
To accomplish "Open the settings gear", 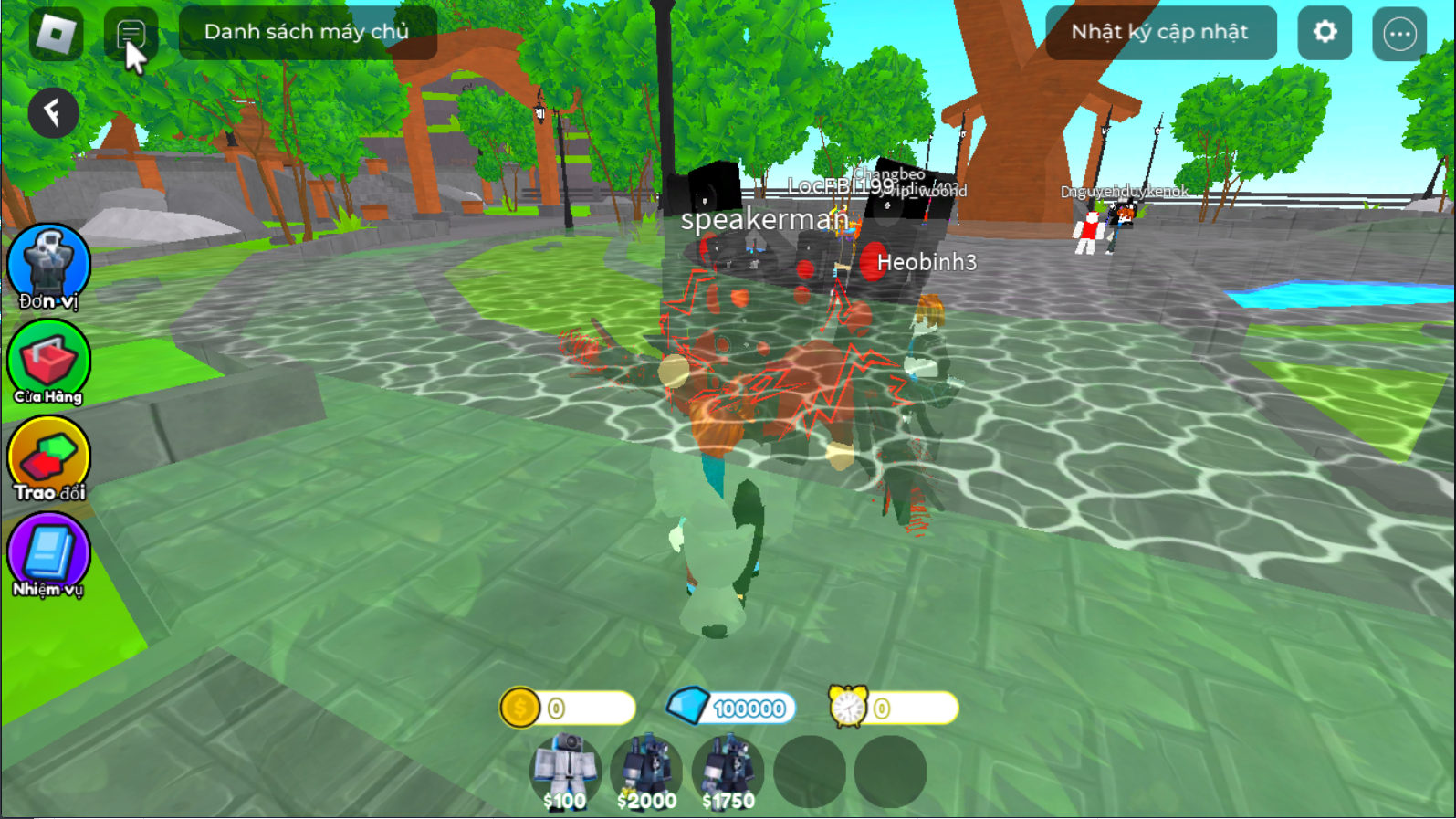I will [x=1324, y=32].
